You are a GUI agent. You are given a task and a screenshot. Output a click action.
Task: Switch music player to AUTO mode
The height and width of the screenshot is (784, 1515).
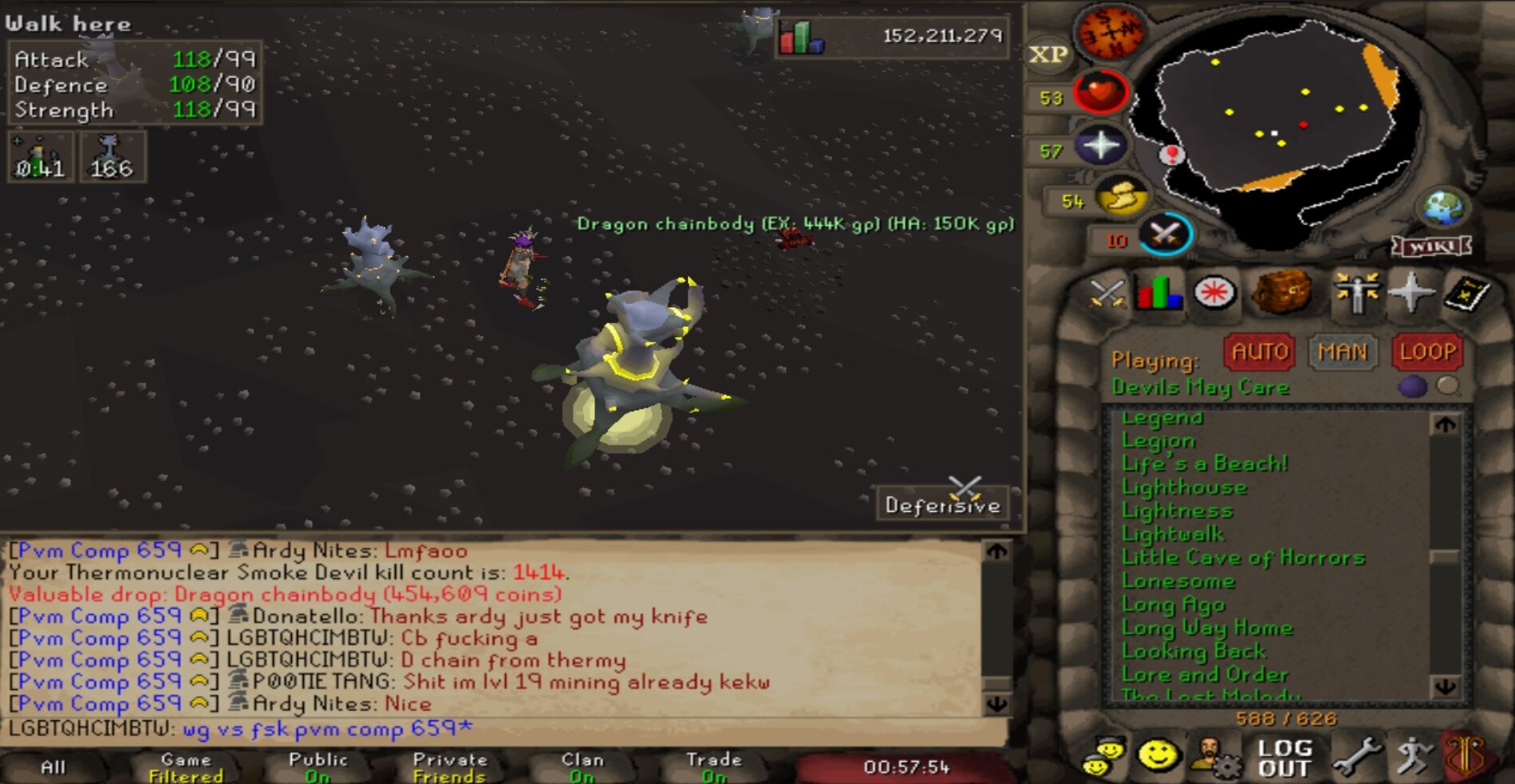(x=1259, y=352)
